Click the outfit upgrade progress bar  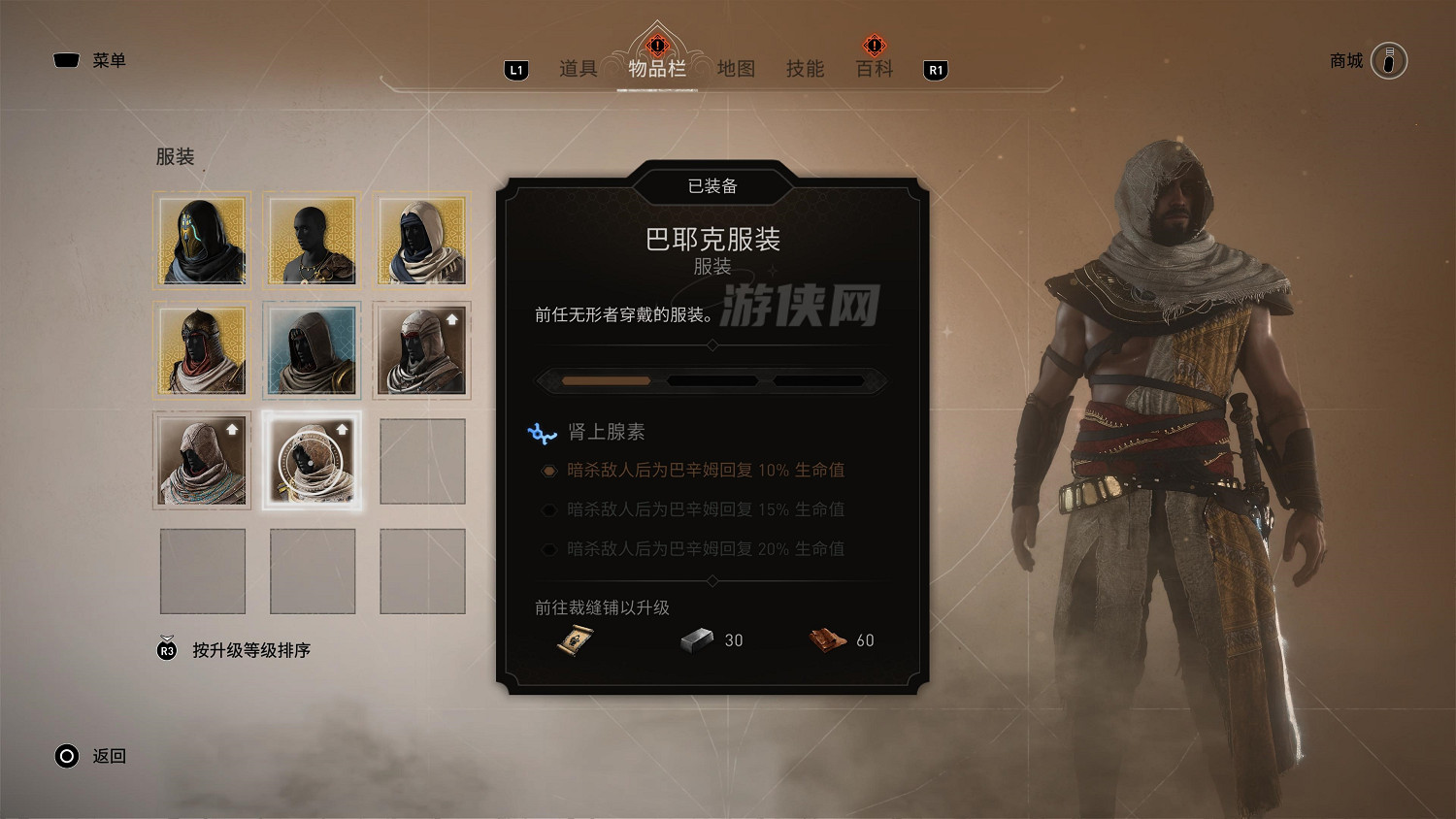713,380
